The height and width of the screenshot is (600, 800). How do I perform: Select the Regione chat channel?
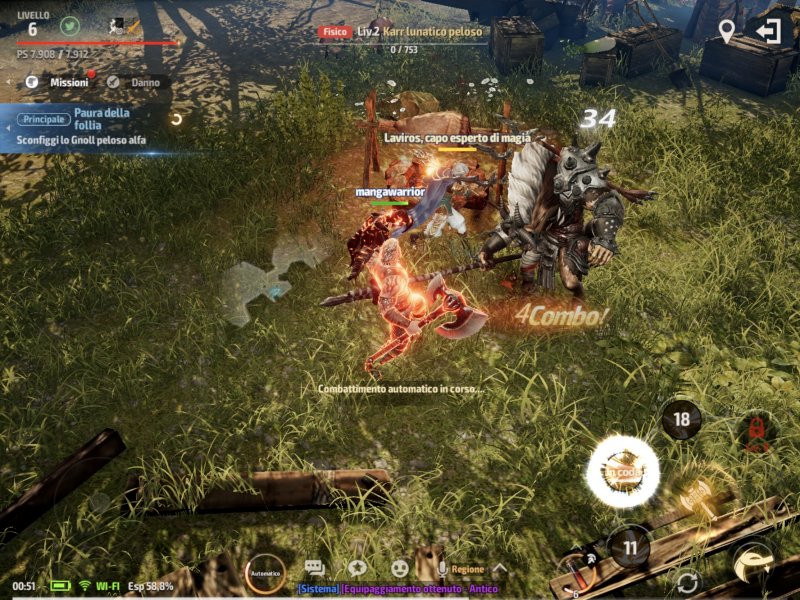[x=467, y=569]
